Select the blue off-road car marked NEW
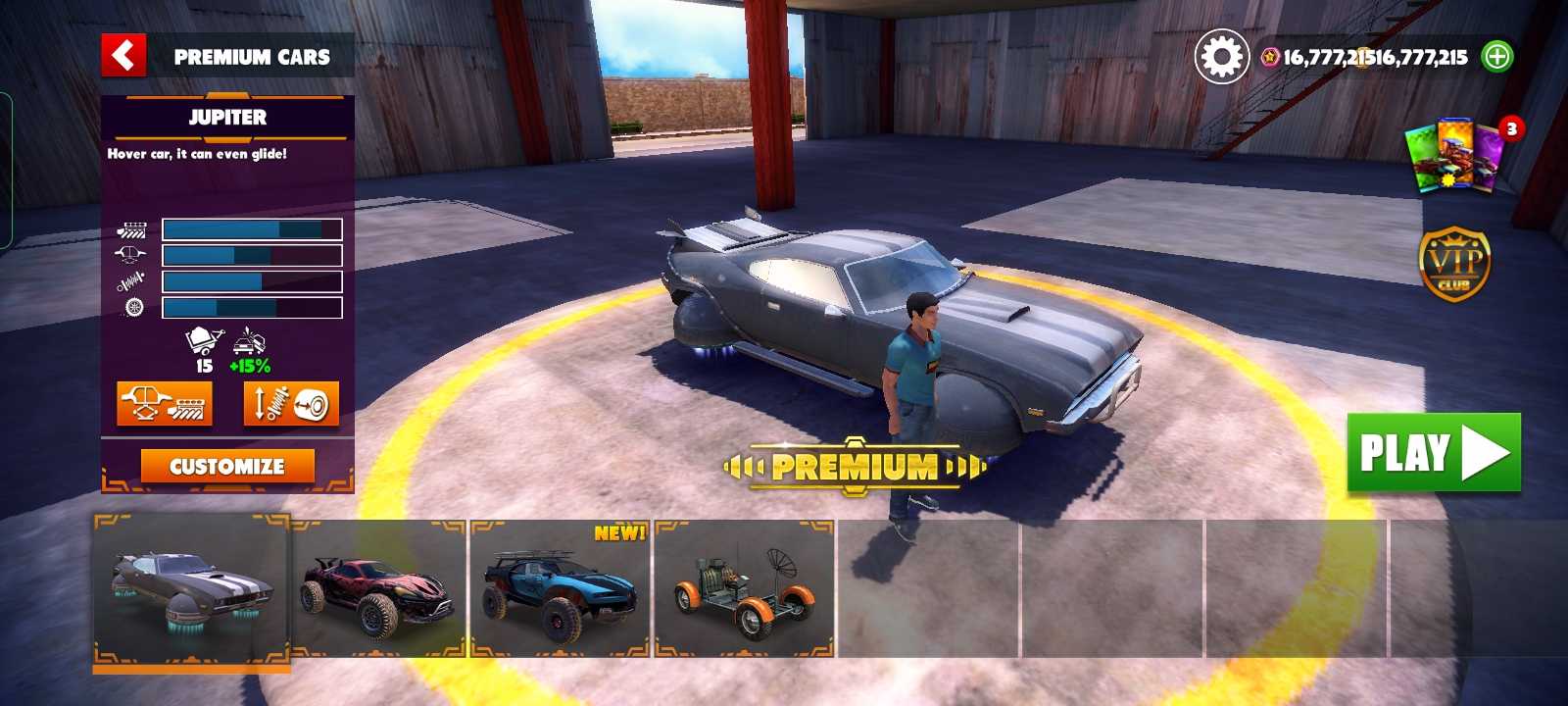This screenshot has width=1568, height=706. coord(561,588)
